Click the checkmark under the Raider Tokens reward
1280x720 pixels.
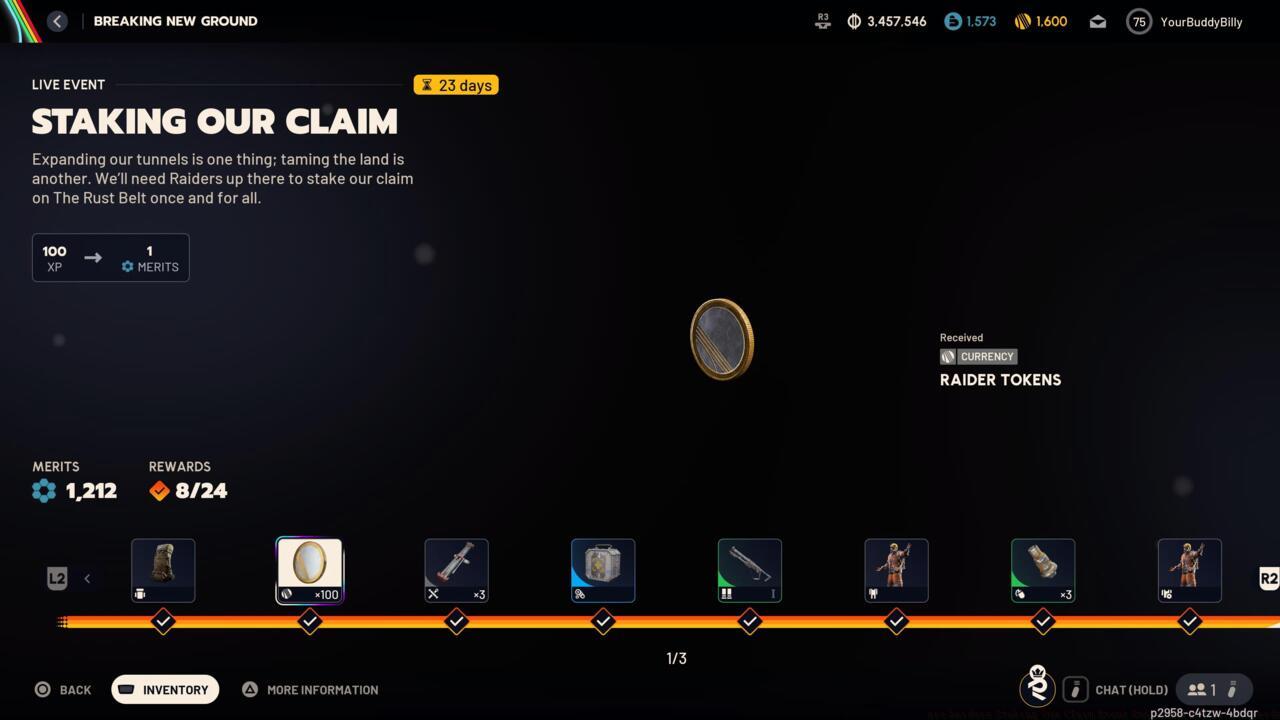tap(309, 621)
